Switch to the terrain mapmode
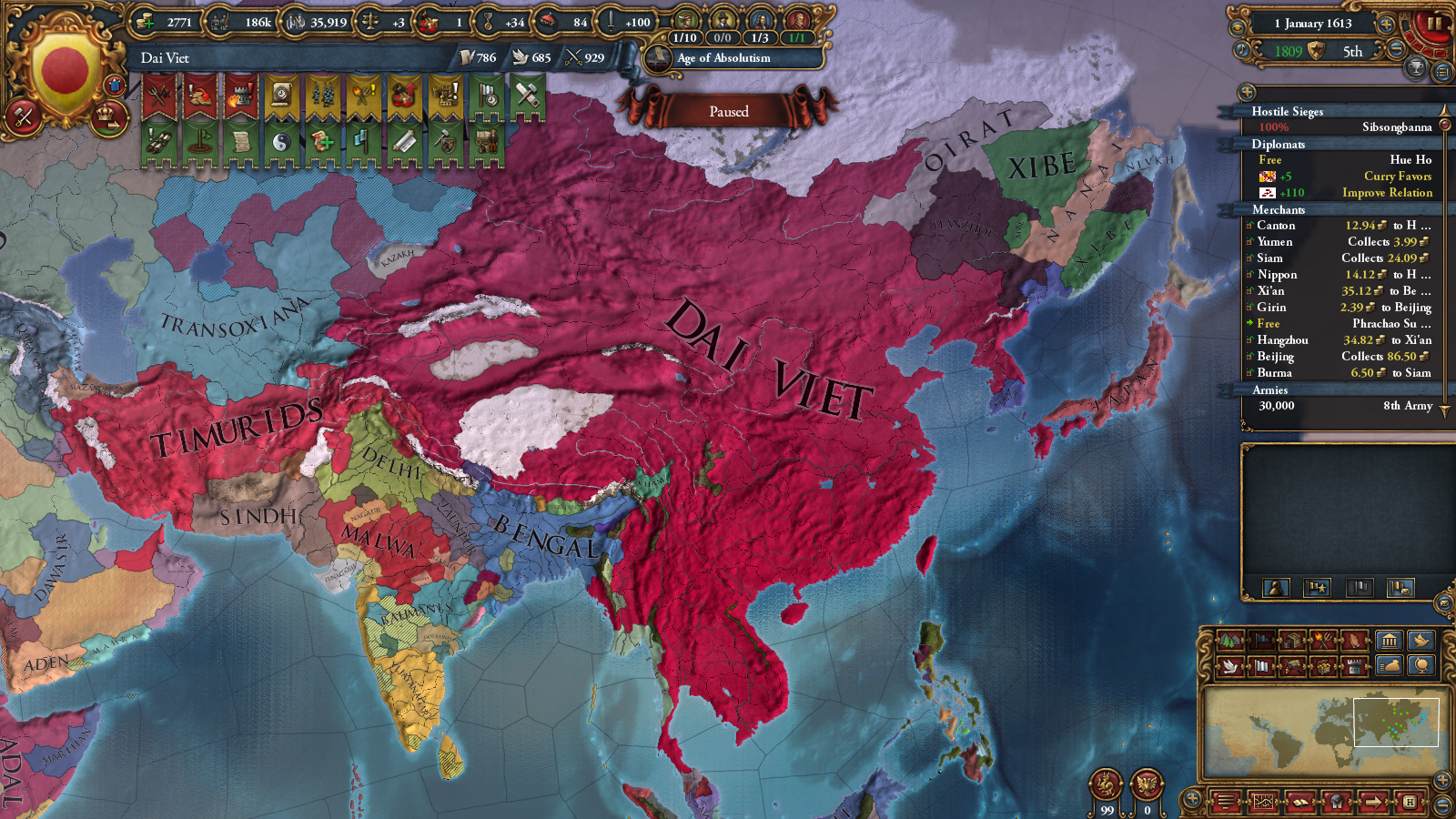 (1230, 640)
